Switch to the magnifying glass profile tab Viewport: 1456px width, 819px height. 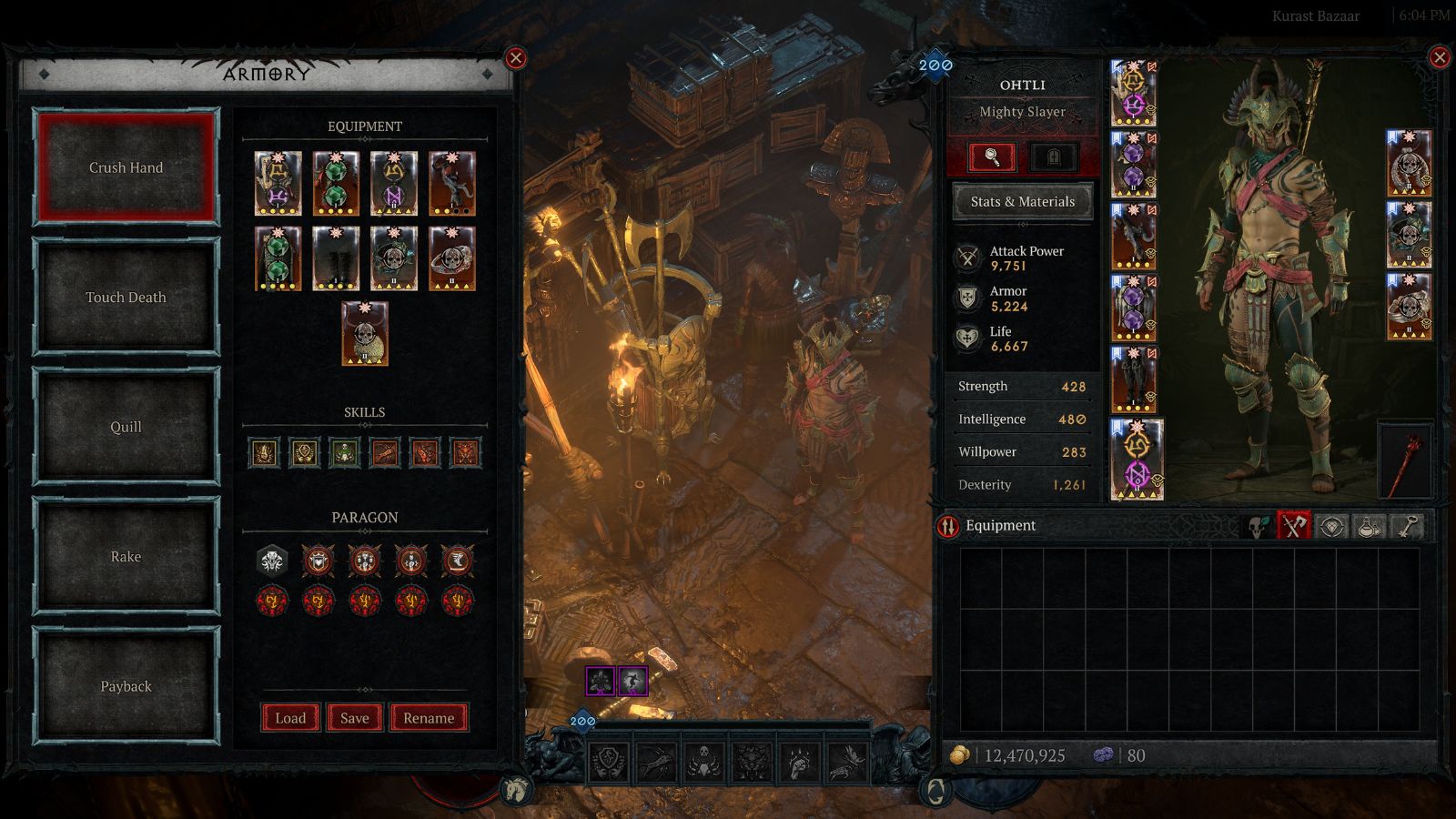992,157
